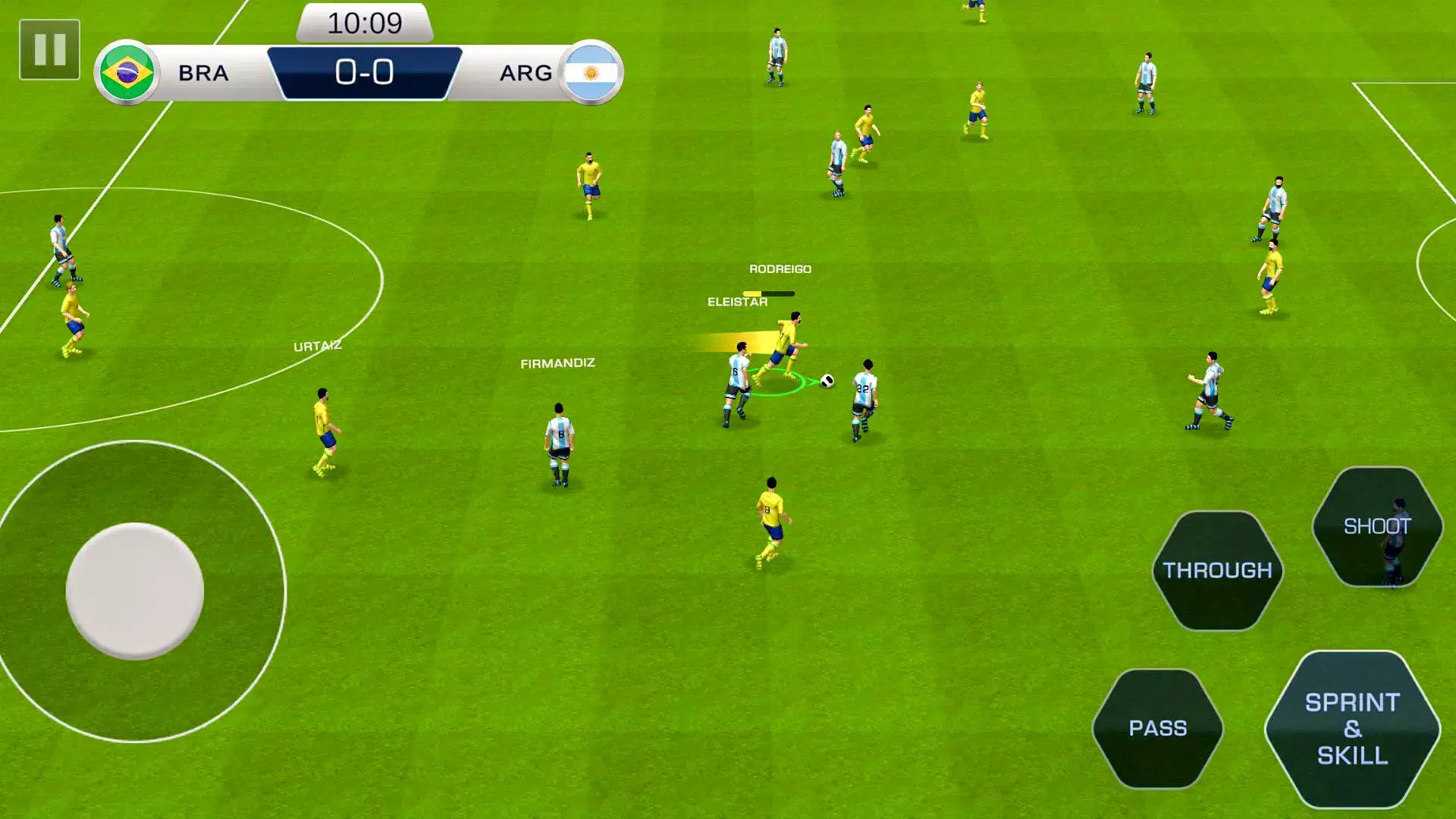
Task: Tap the match timer showing 10:09
Action: tap(366, 23)
